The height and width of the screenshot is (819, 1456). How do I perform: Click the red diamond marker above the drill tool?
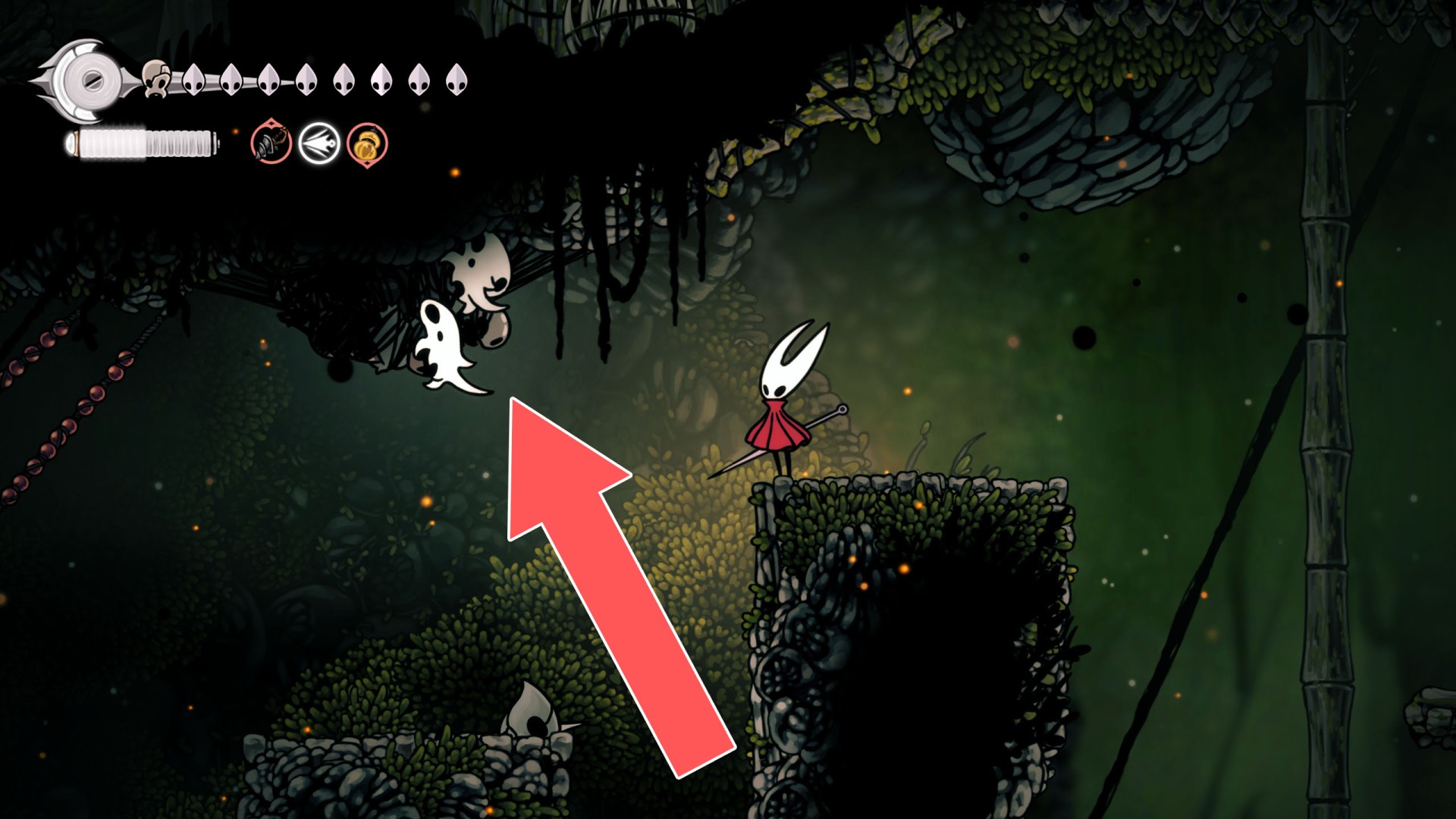tap(270, 124)
